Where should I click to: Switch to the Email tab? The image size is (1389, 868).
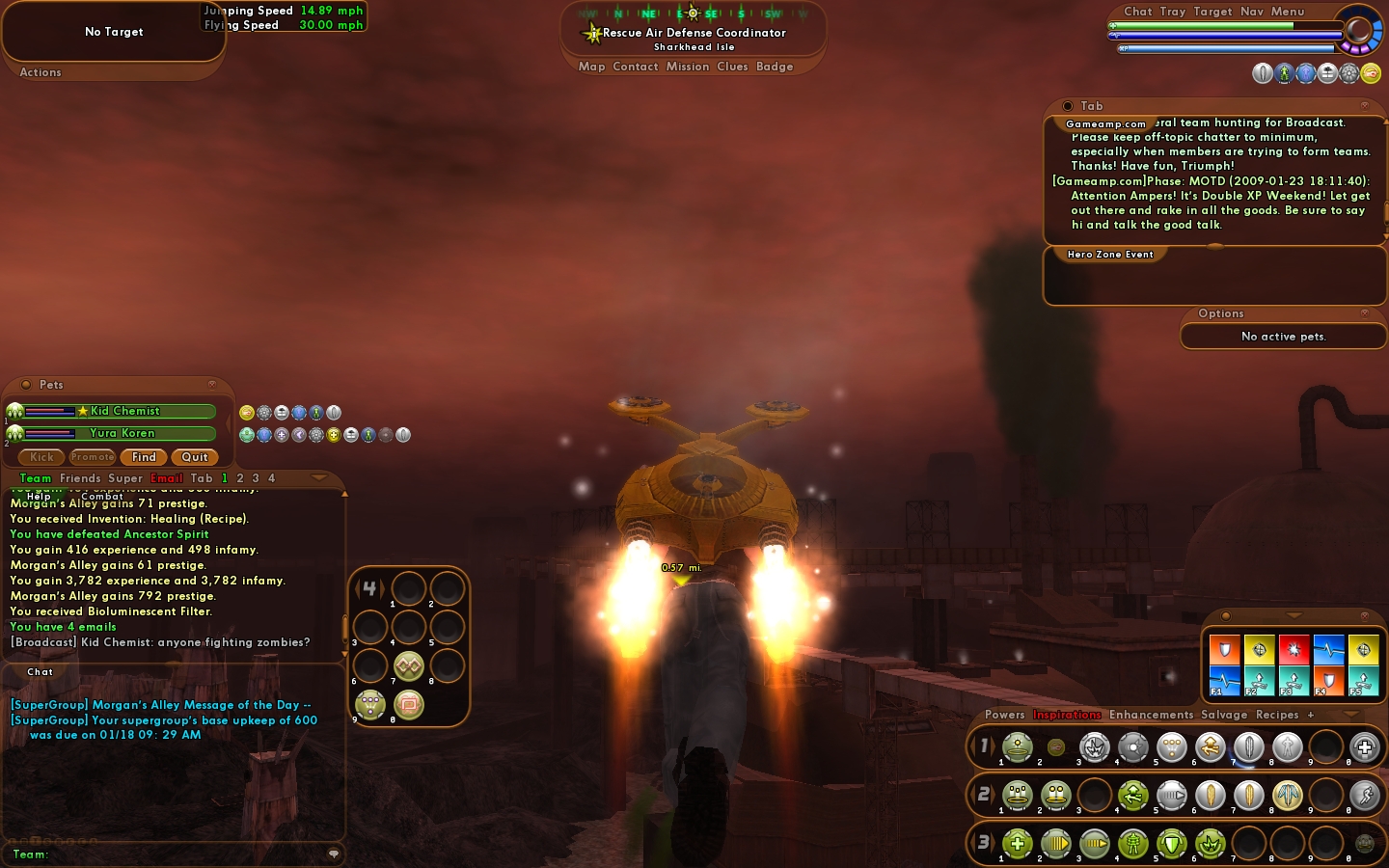(x=166, y=478)
